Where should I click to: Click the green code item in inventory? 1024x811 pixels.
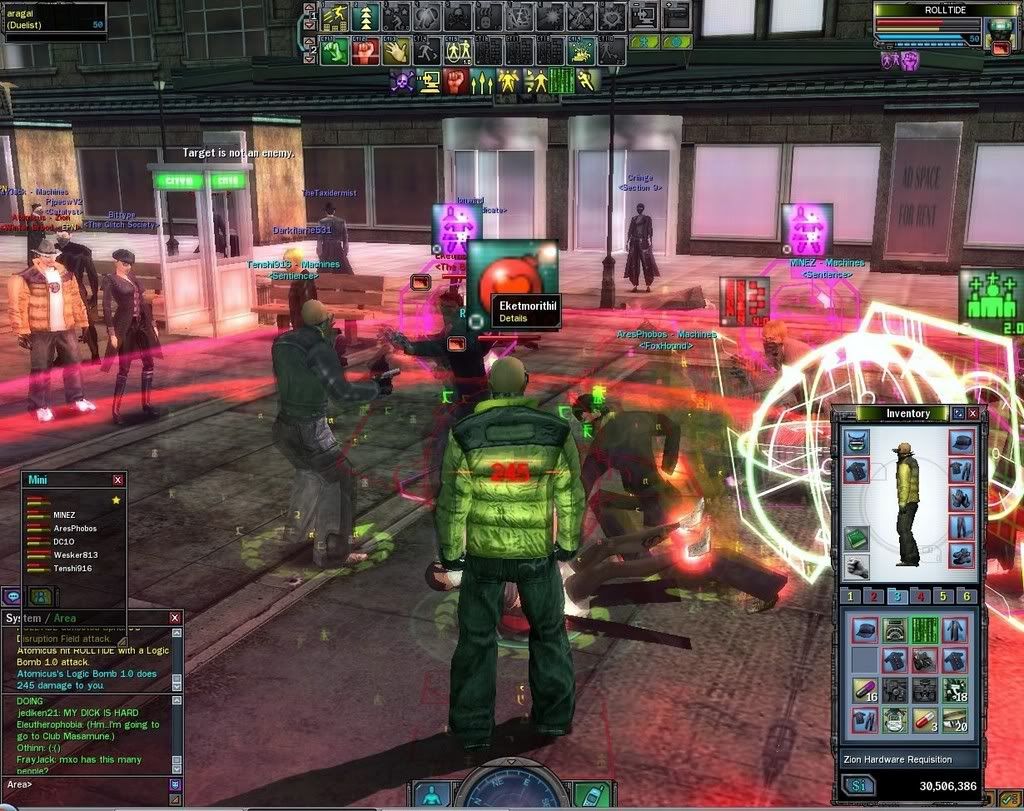(x=925, y=629)
